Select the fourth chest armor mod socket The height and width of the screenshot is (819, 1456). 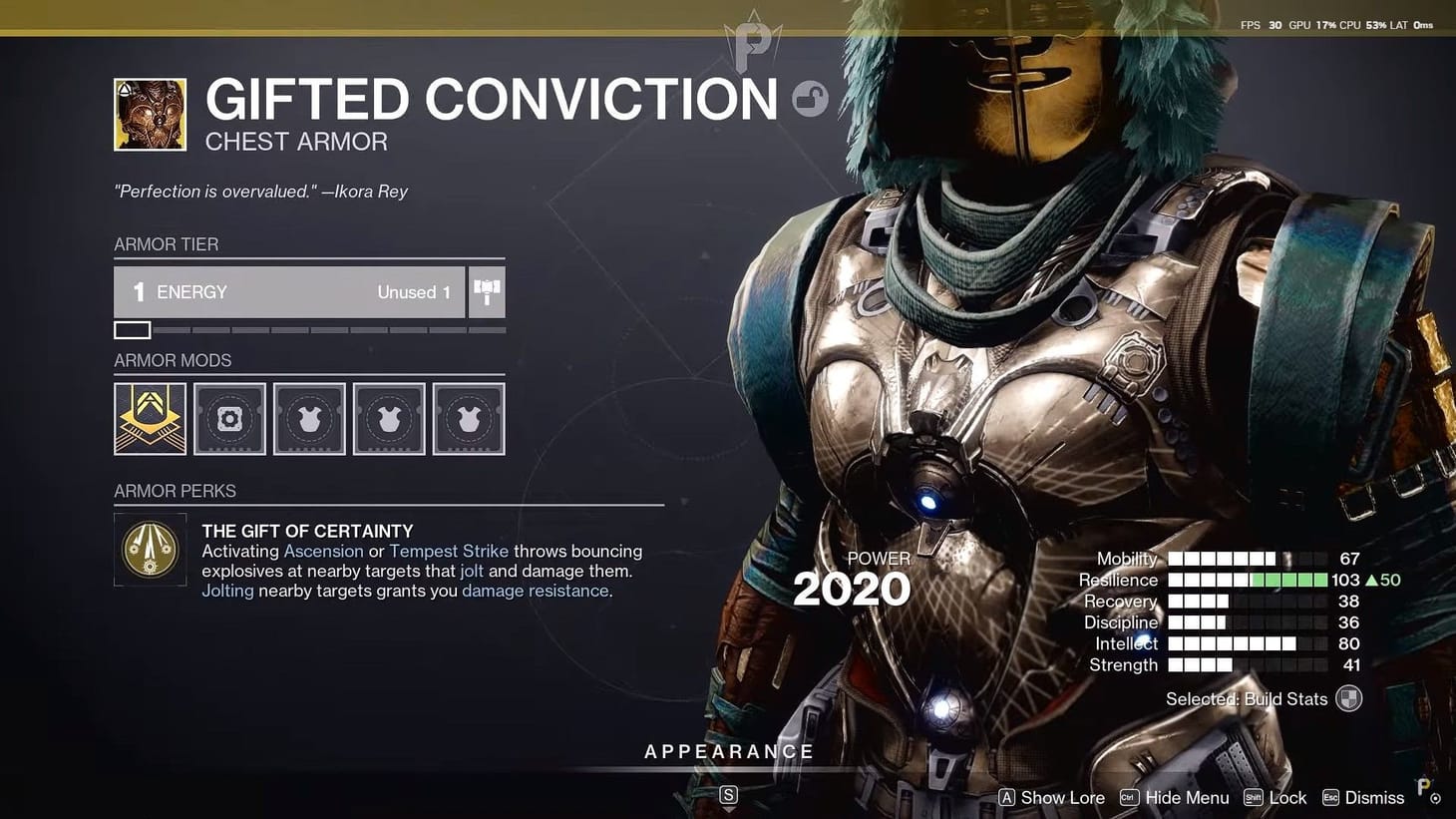coord(389,418)
